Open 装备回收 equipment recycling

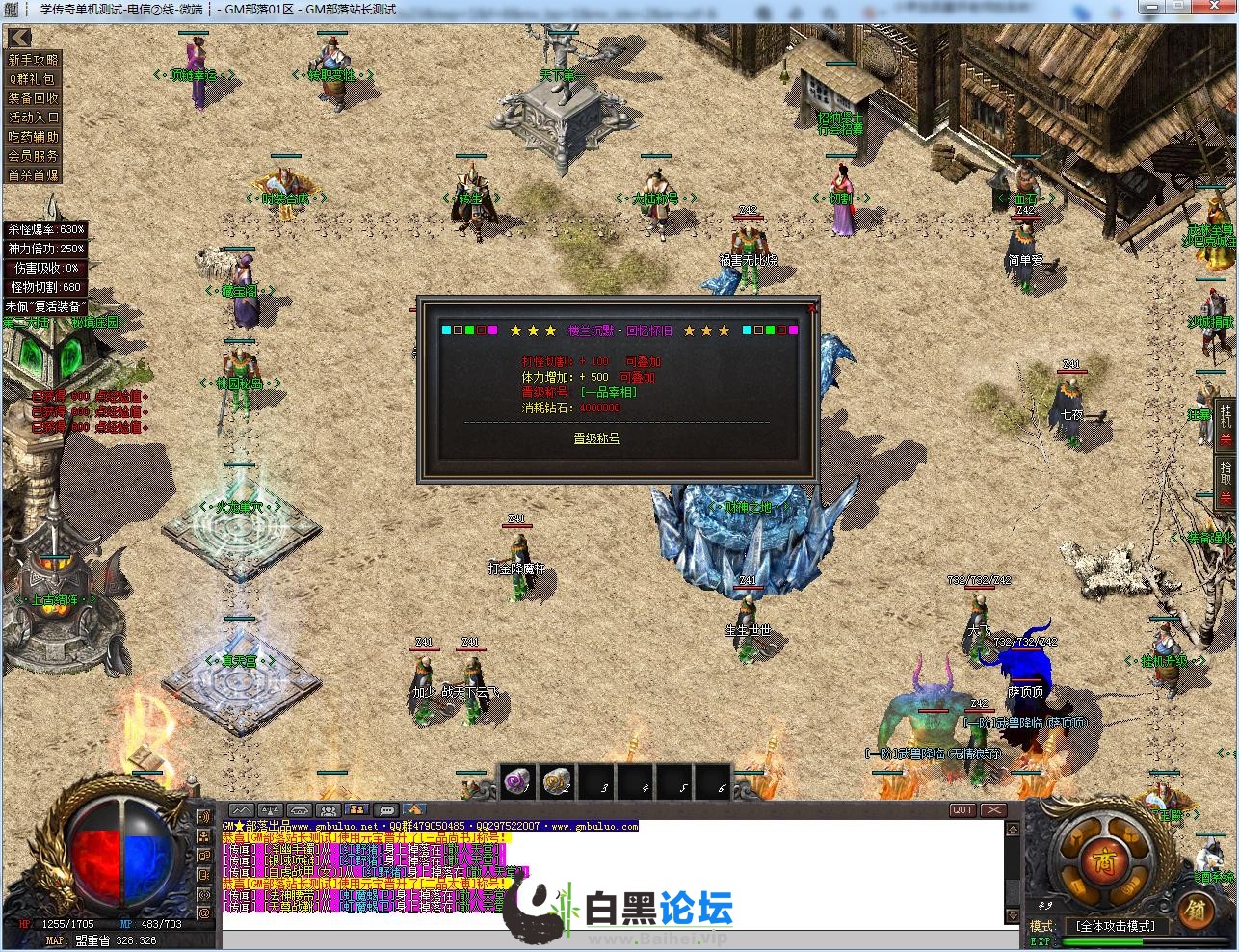34,98
